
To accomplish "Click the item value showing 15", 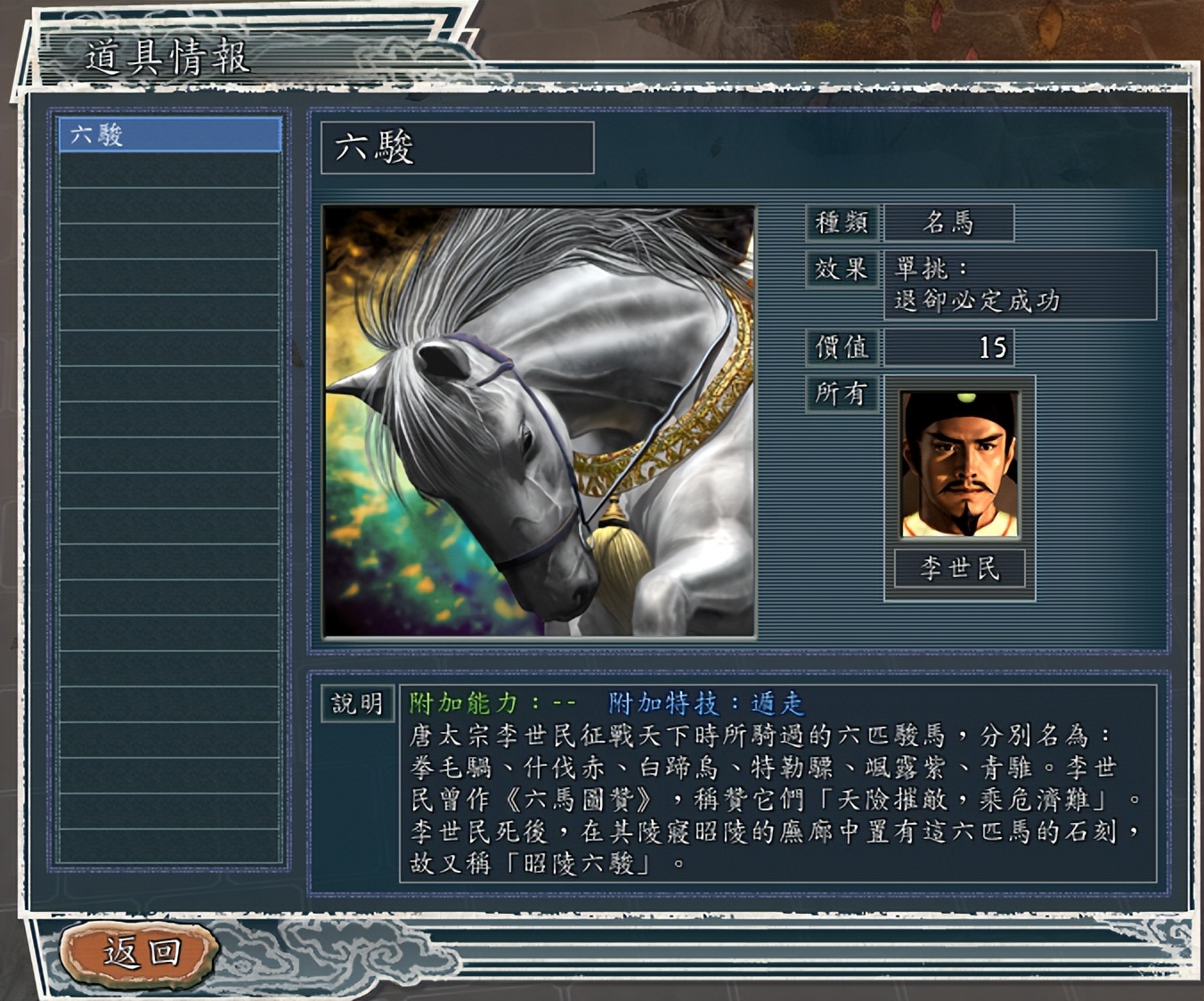I will coord(993,347).
